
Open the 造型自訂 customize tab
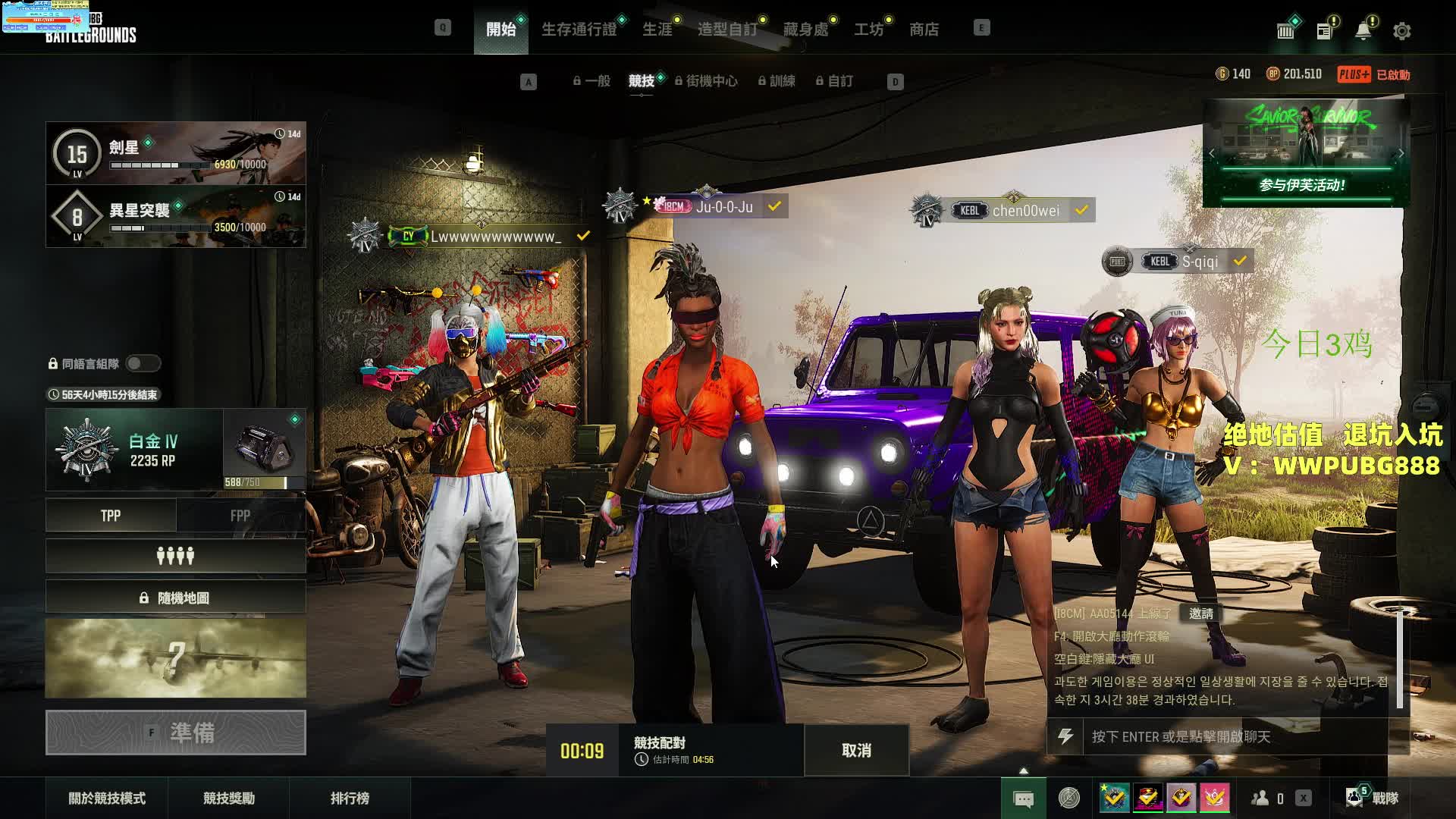pos(727,30)
